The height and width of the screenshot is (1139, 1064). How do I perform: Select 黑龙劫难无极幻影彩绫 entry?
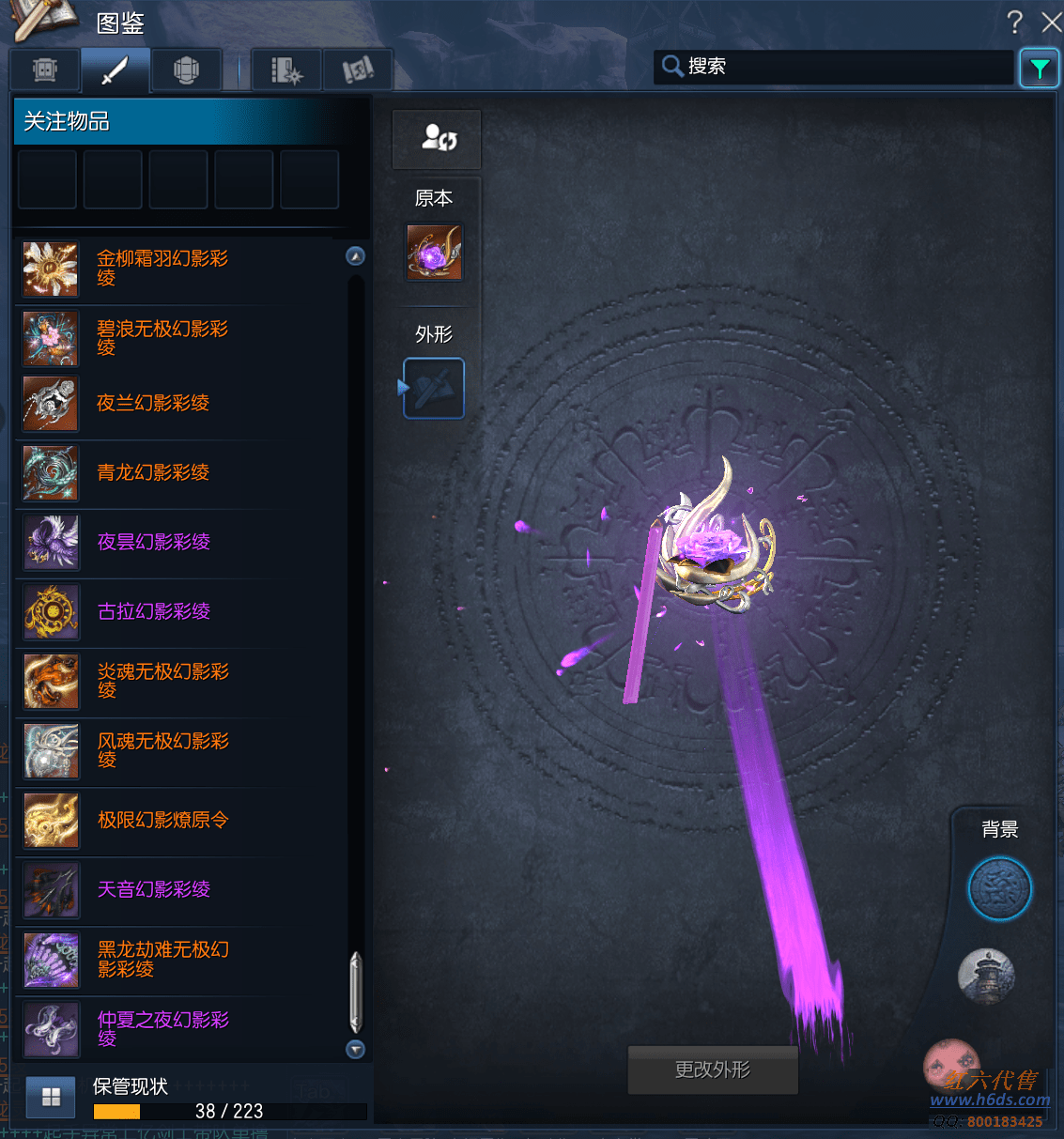162,960
